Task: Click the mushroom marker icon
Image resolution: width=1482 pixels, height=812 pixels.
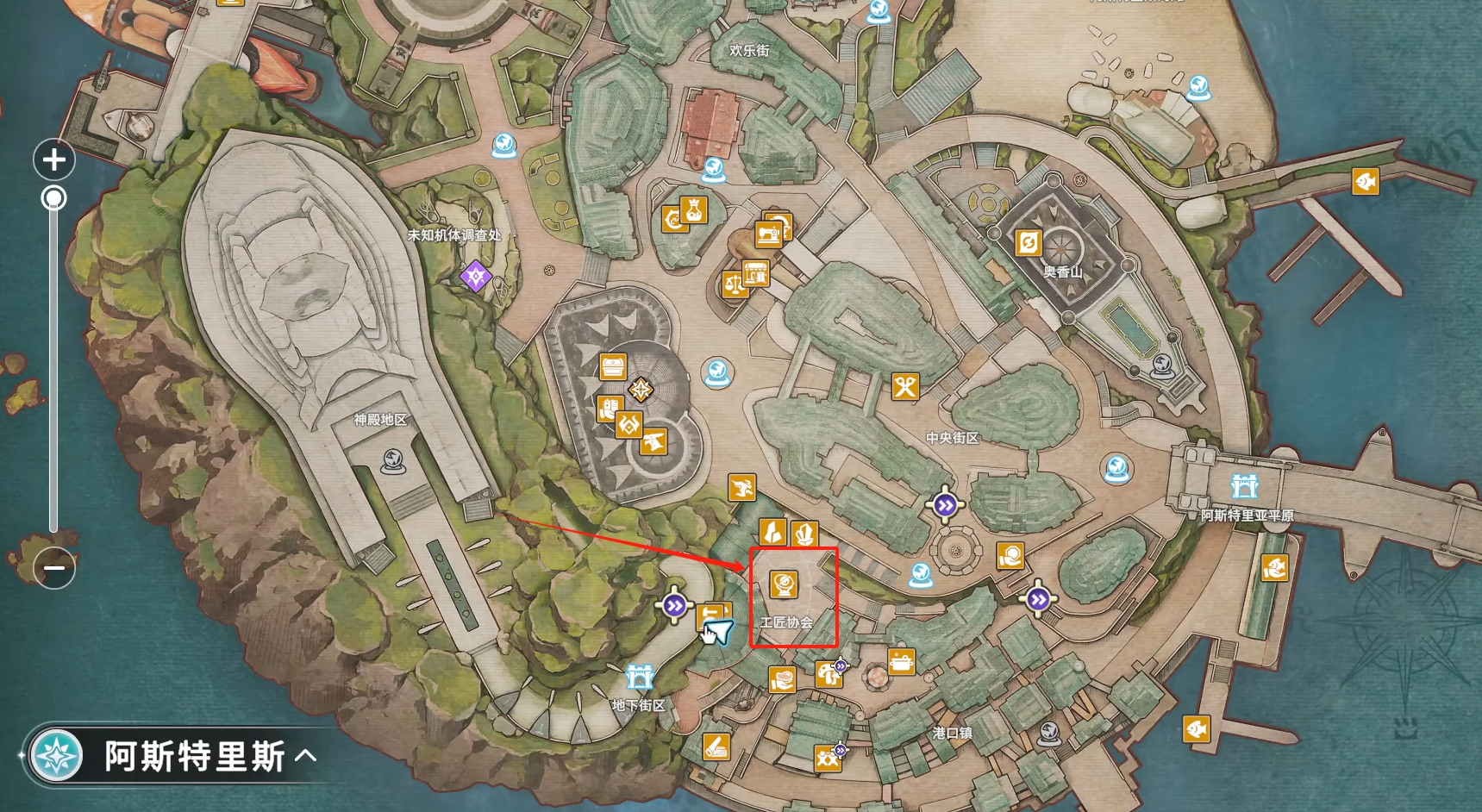Action: coord(827,673)
